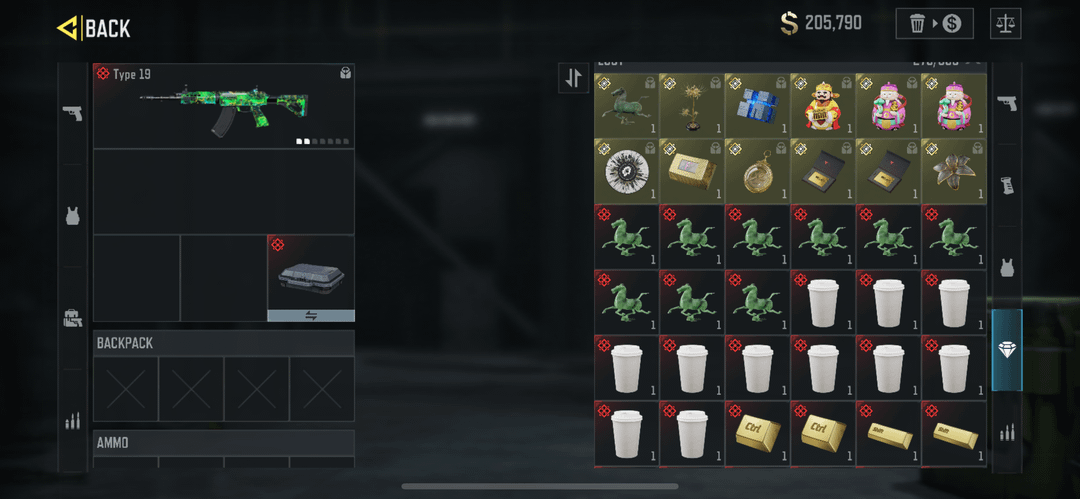1080x499 pixels.
Task: Go back using the BACK button
Action: pos(94,28)
